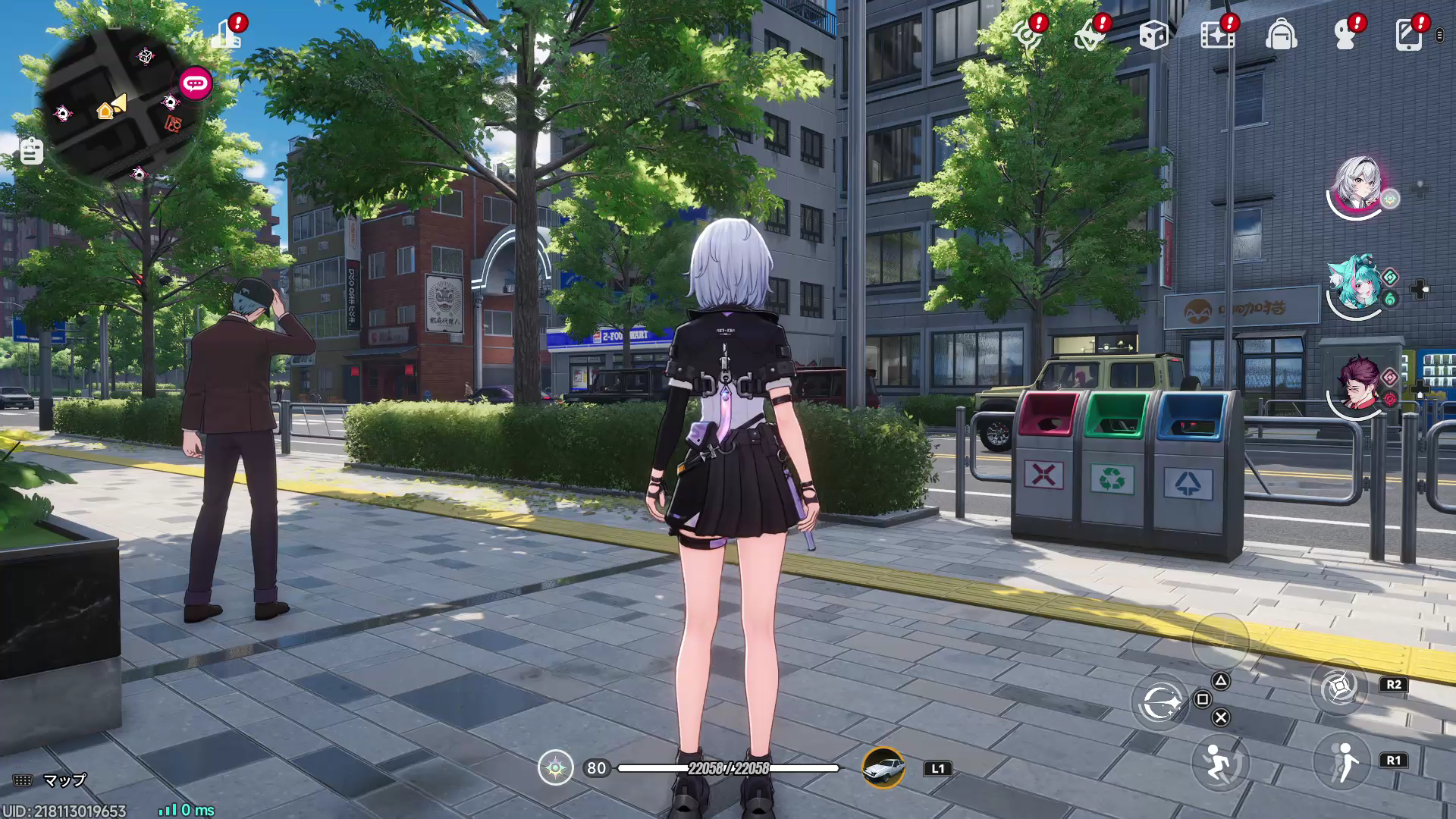Open the backpack inventory
The height and width of the screenshot is (819, 1456).
(1282, 34)
